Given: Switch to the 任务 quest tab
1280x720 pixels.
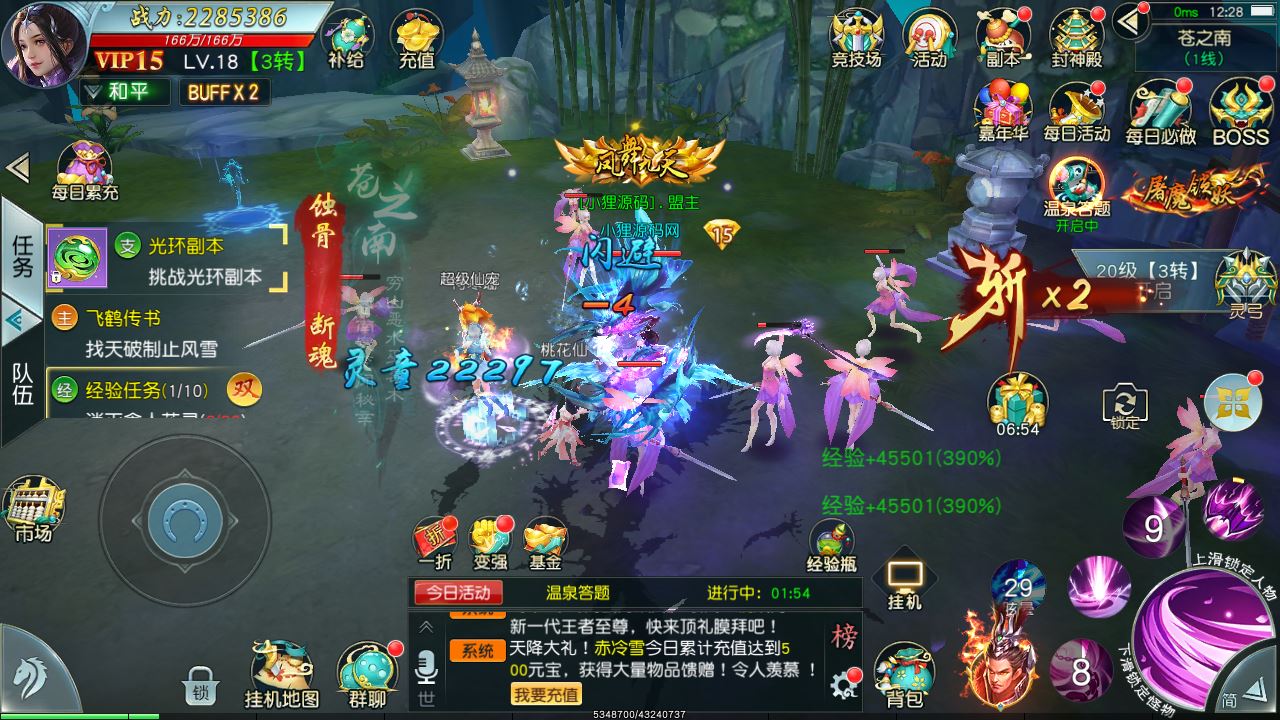Looking at the screenshot, I should click(21, 255).
